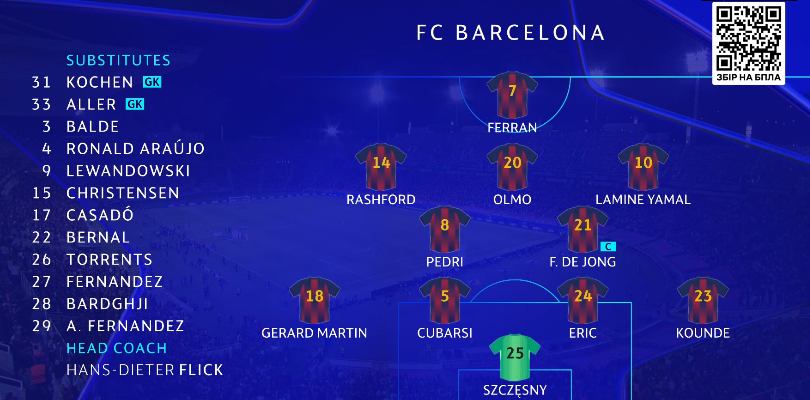Choose Gerard Martin's number 18 shirt

click(x=314, y=299)
